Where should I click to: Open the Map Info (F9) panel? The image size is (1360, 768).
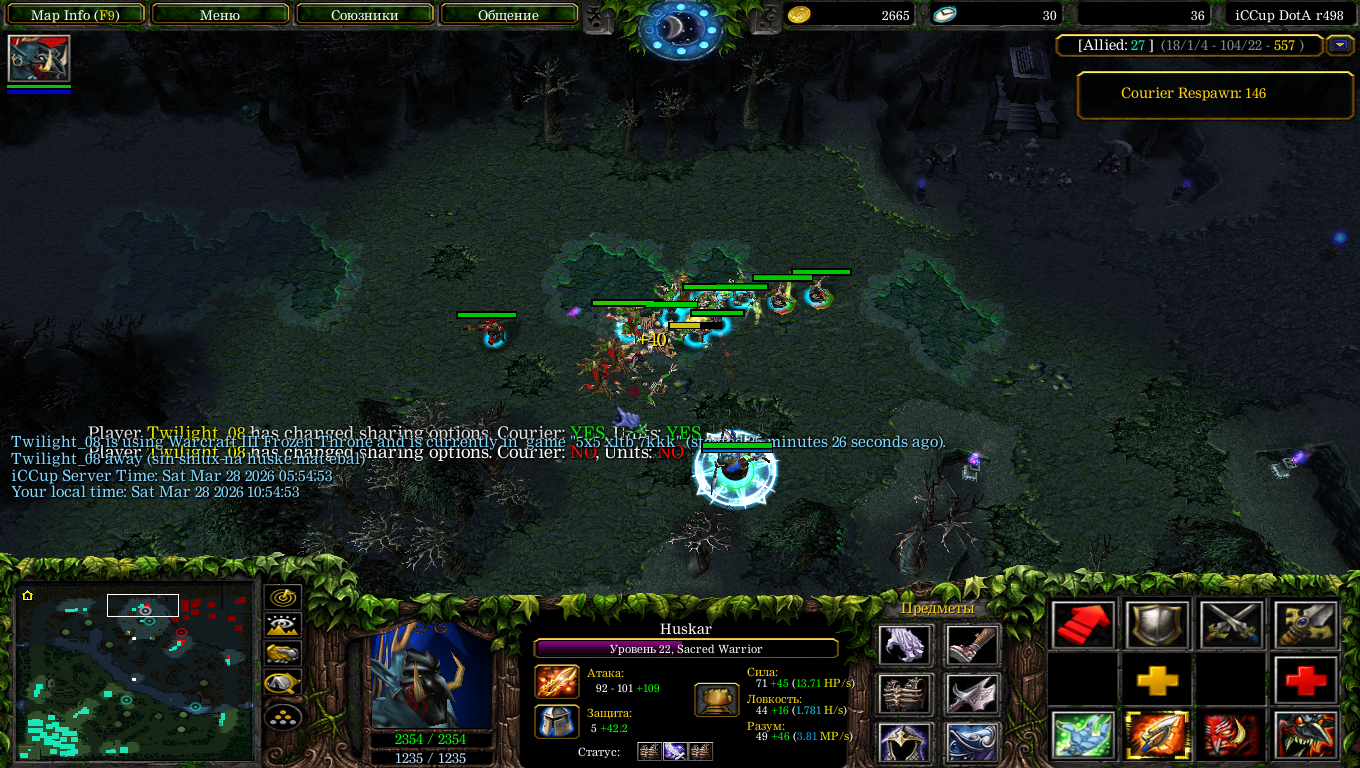(x=76, y=15)
